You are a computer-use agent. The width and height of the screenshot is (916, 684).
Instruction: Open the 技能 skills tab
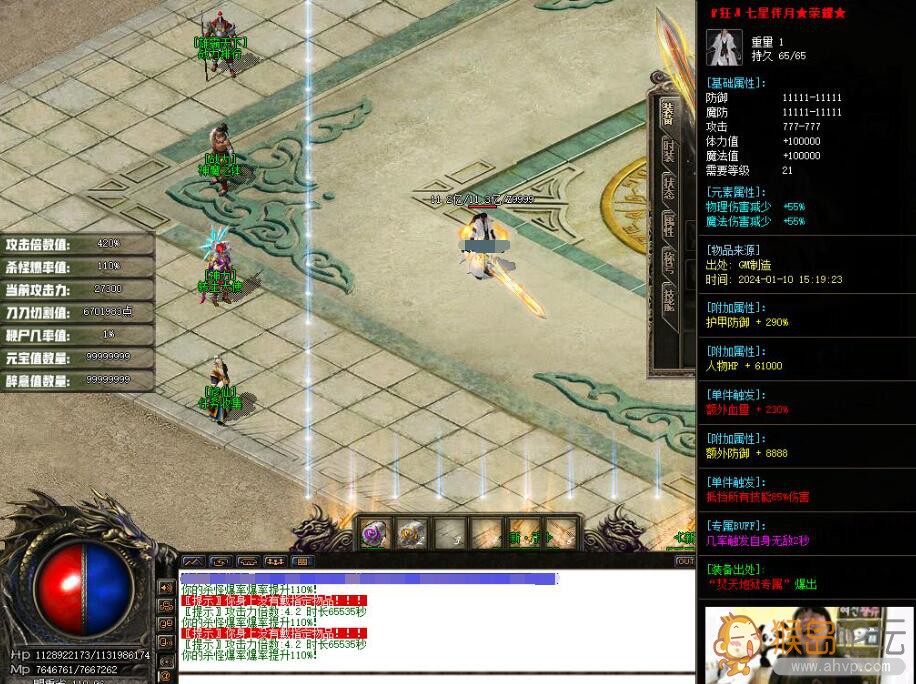coord(668,301)
